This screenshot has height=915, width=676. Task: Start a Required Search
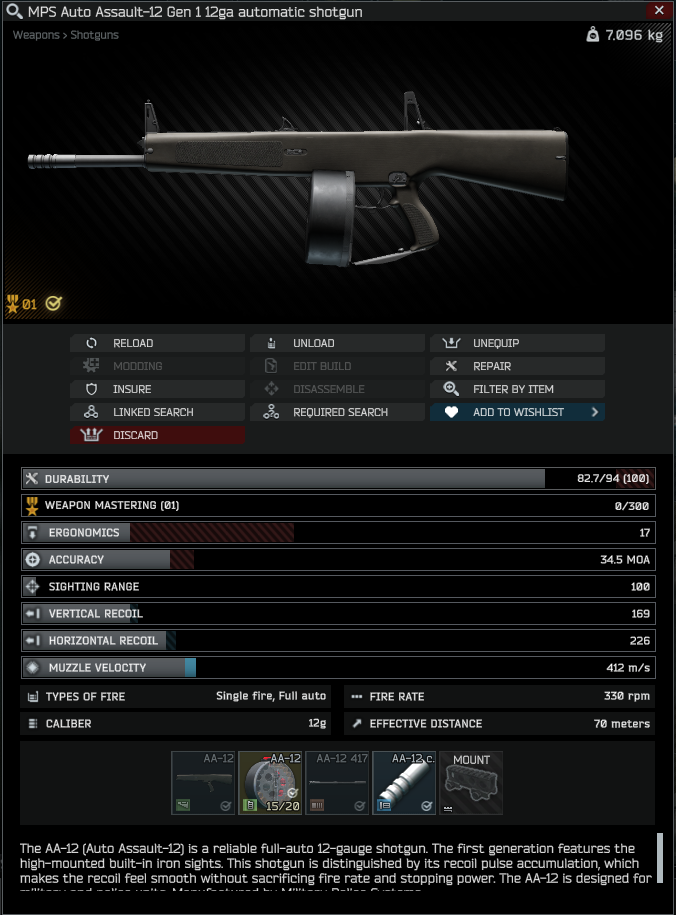coord(337,412)
